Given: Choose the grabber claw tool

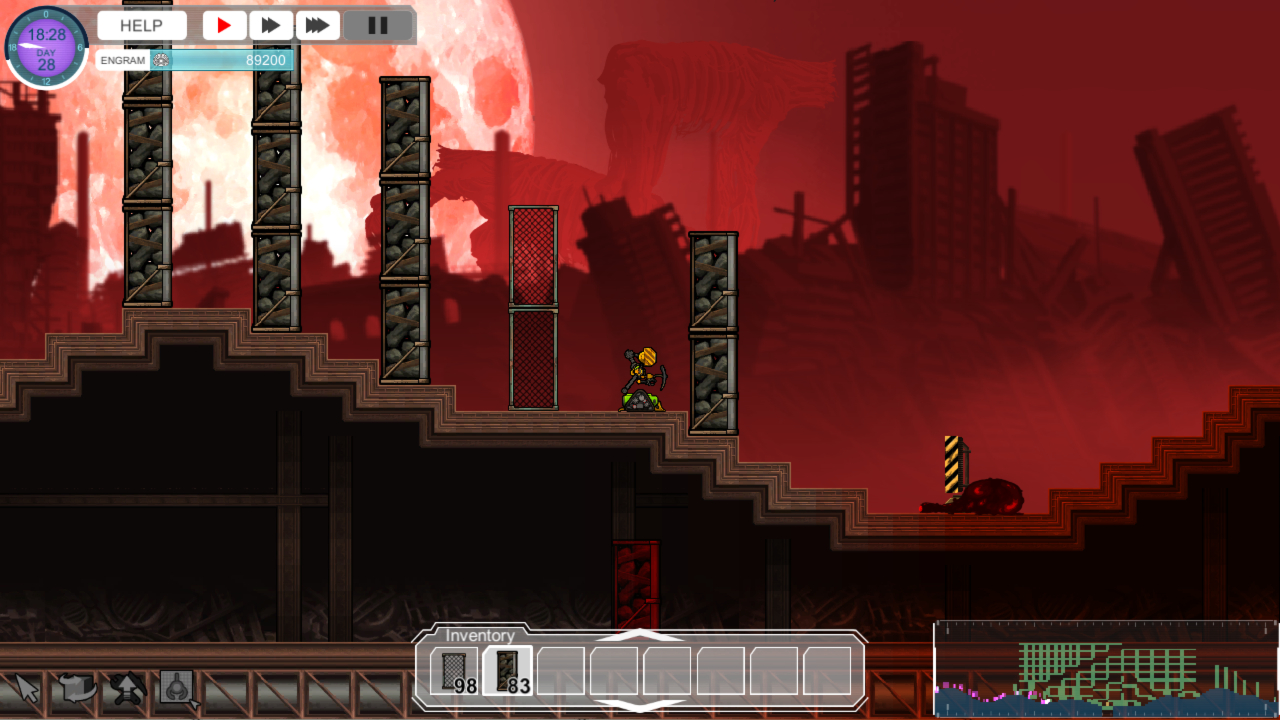Looking at the screenshot, I should (178, 688).
